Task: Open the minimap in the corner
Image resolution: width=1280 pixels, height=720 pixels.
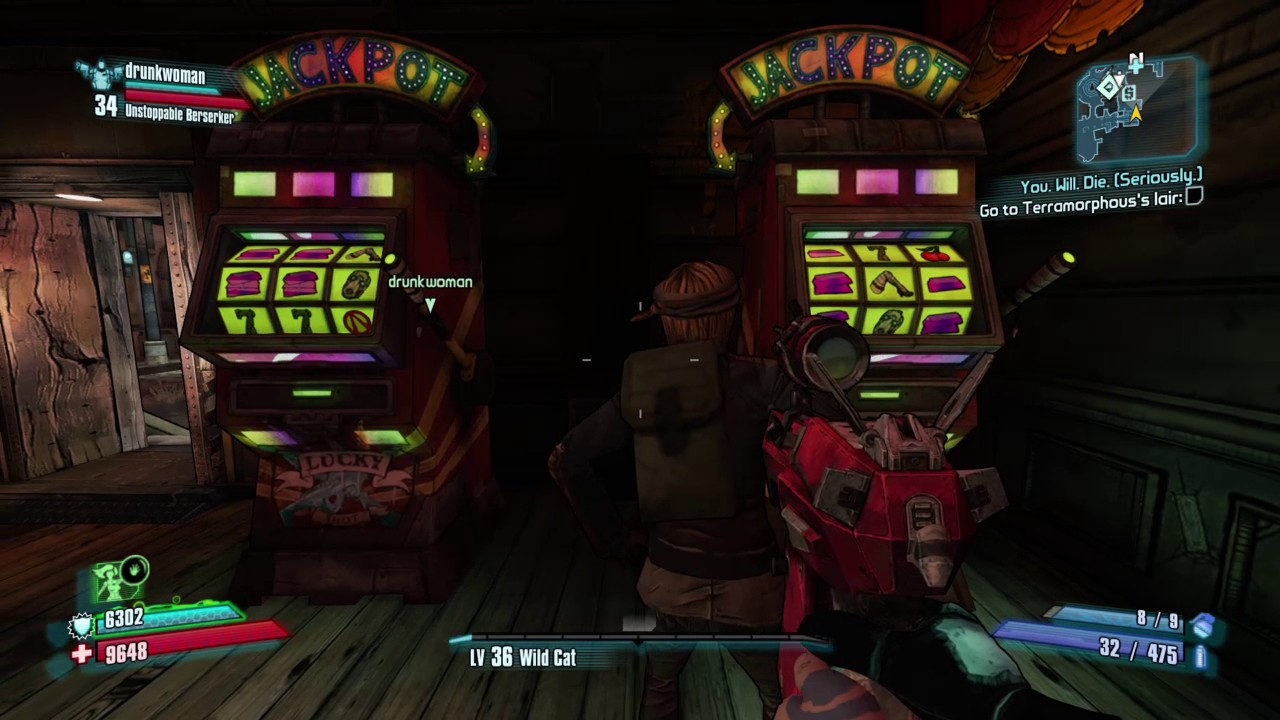Action: tap(1137, 108)
